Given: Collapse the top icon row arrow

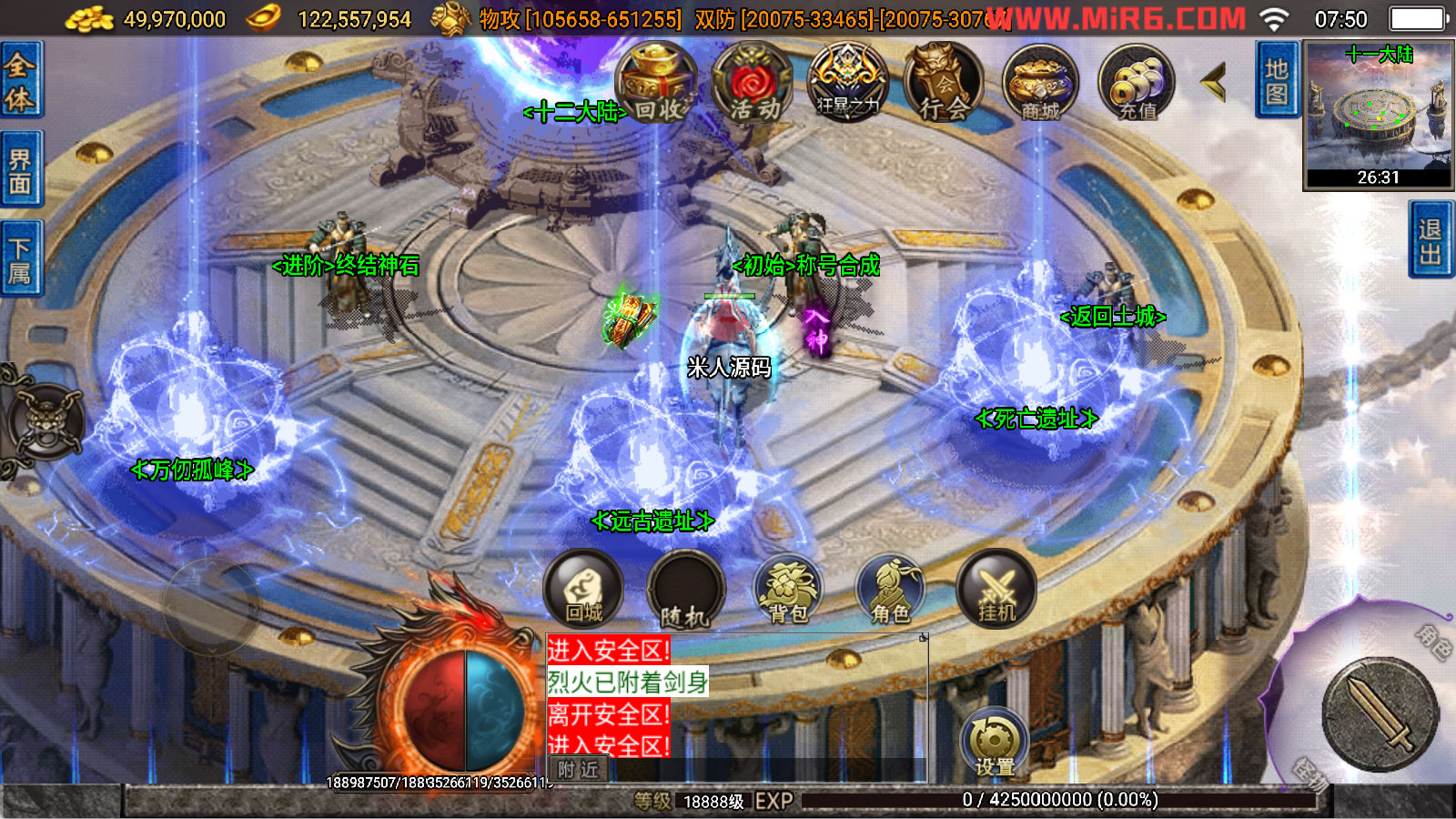Looking at the screenshot, I should (1214, 83).
